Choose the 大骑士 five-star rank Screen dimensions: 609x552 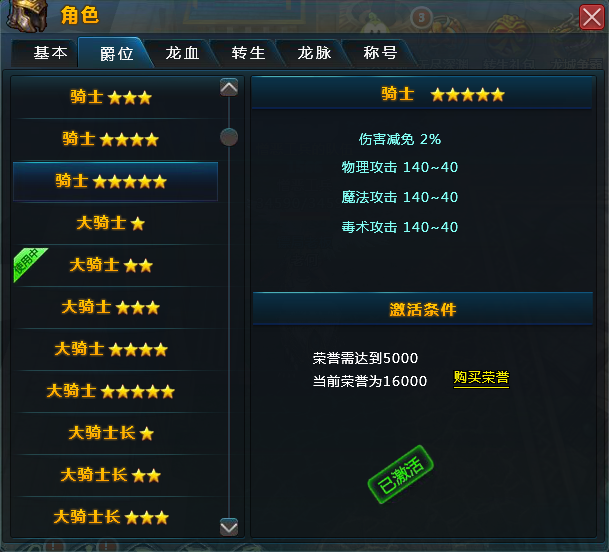(111, 391)
